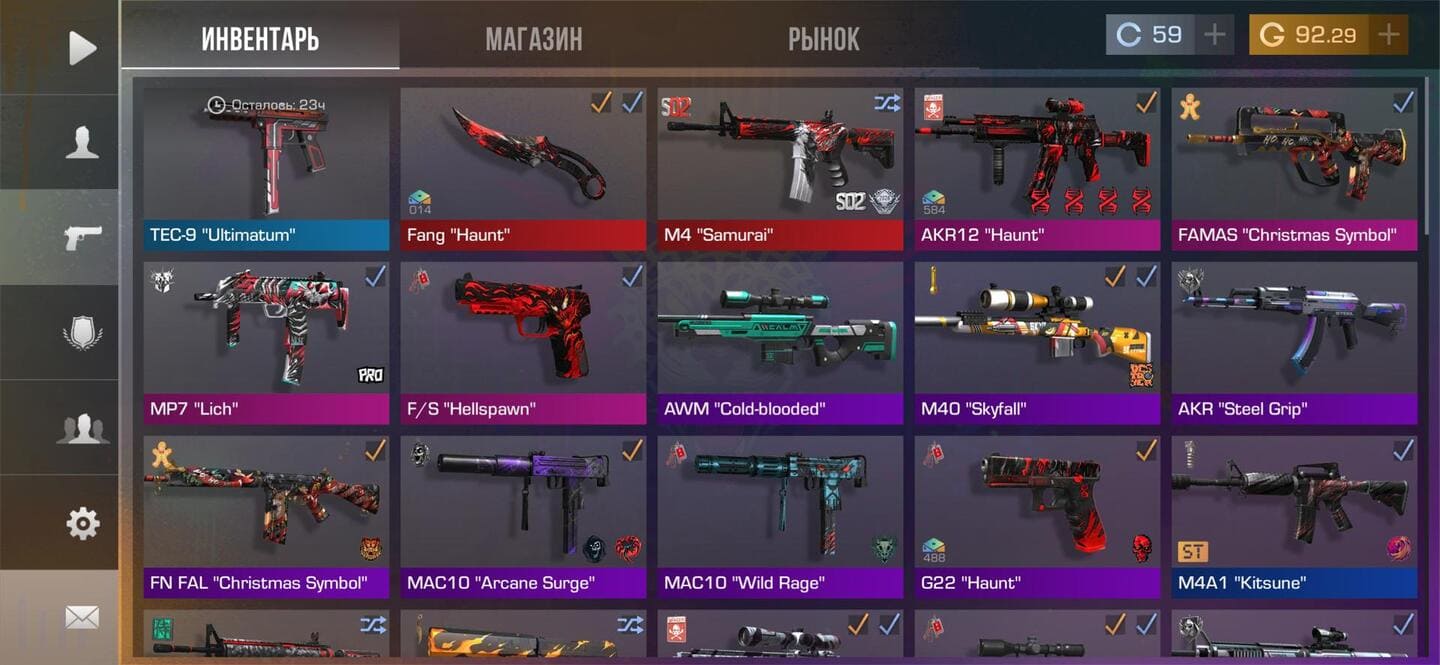Add more silver coins with plus button
The image size is (1440, 665).
click(x=1214, y=35)
